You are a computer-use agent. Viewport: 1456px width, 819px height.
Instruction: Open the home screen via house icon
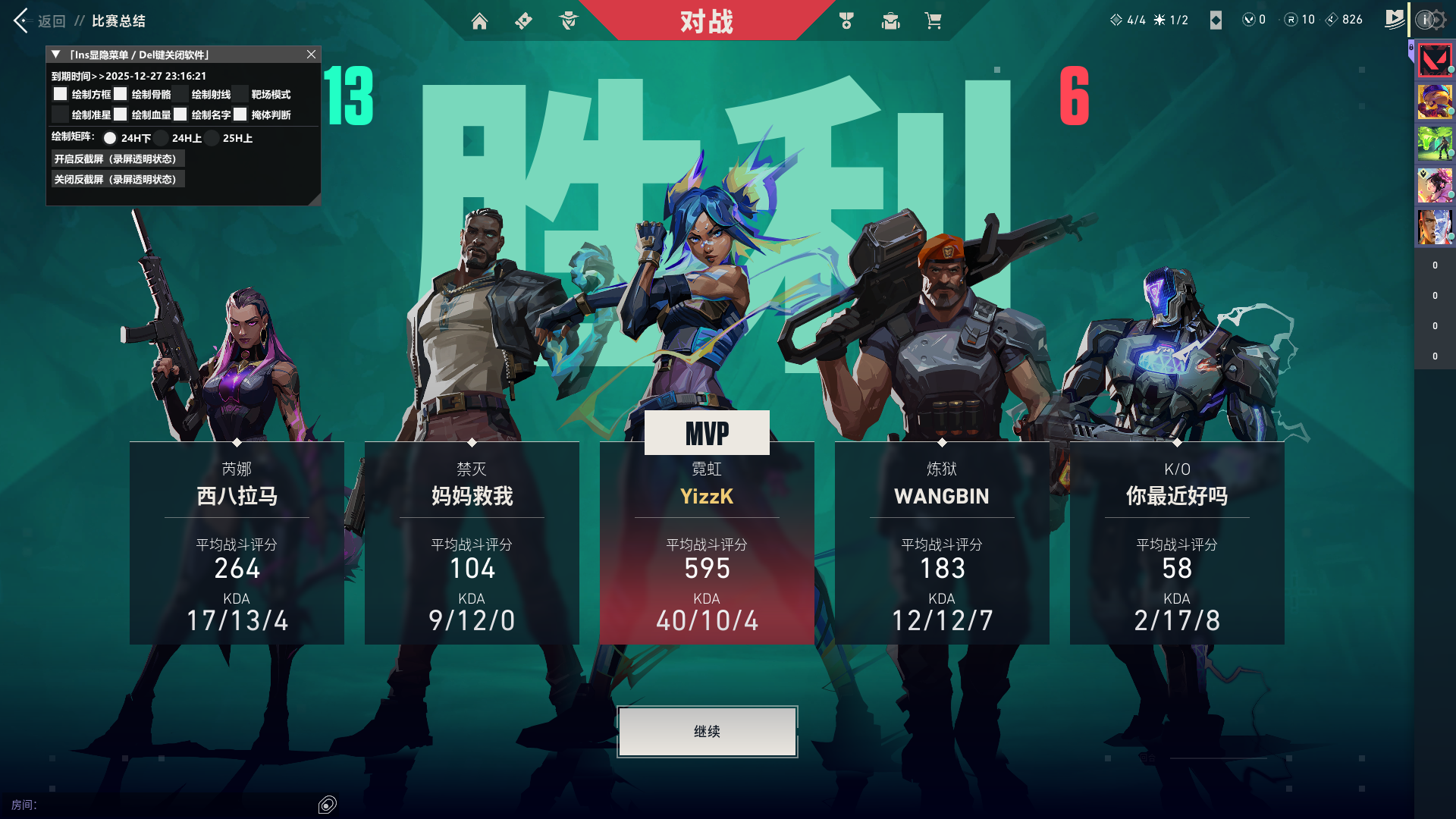click(479, 21)
